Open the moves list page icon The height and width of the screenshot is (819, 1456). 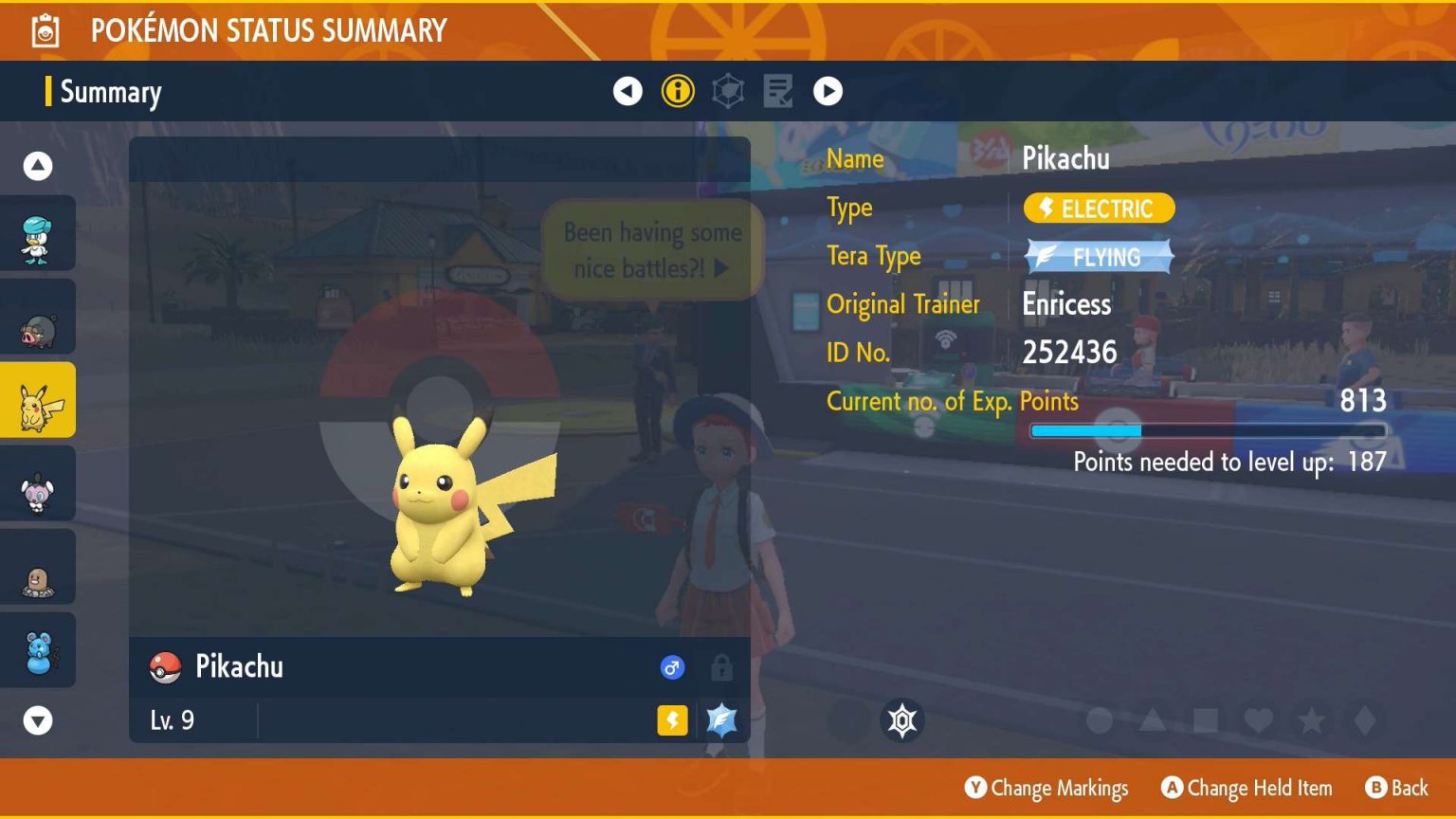777,91
